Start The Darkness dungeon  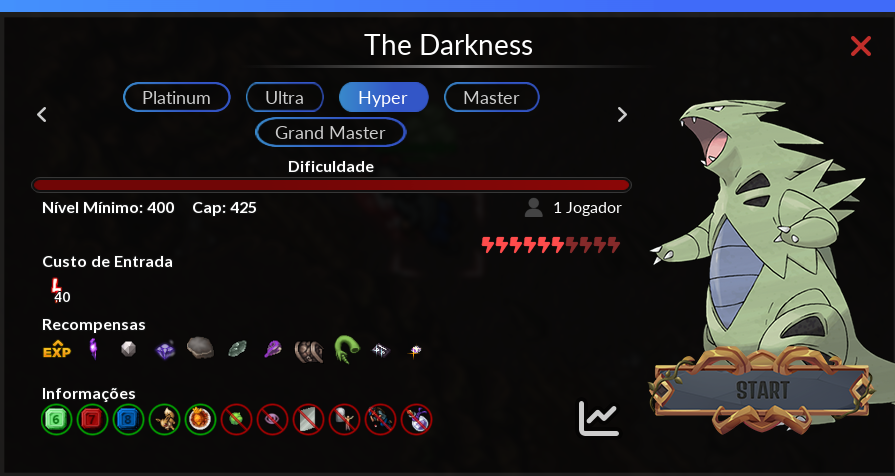coord(763,390)
